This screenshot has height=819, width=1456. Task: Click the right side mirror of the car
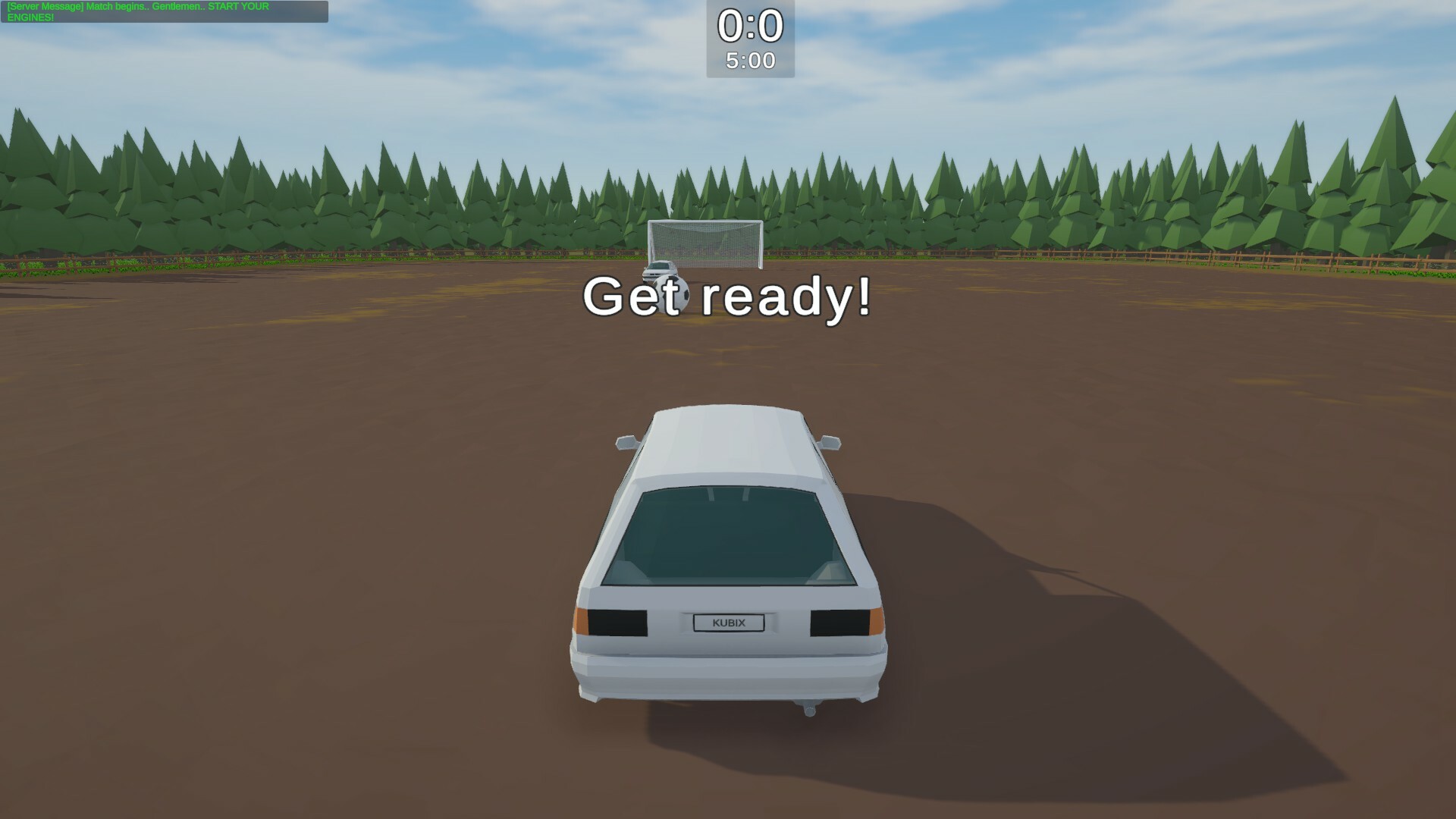(832, 441)
